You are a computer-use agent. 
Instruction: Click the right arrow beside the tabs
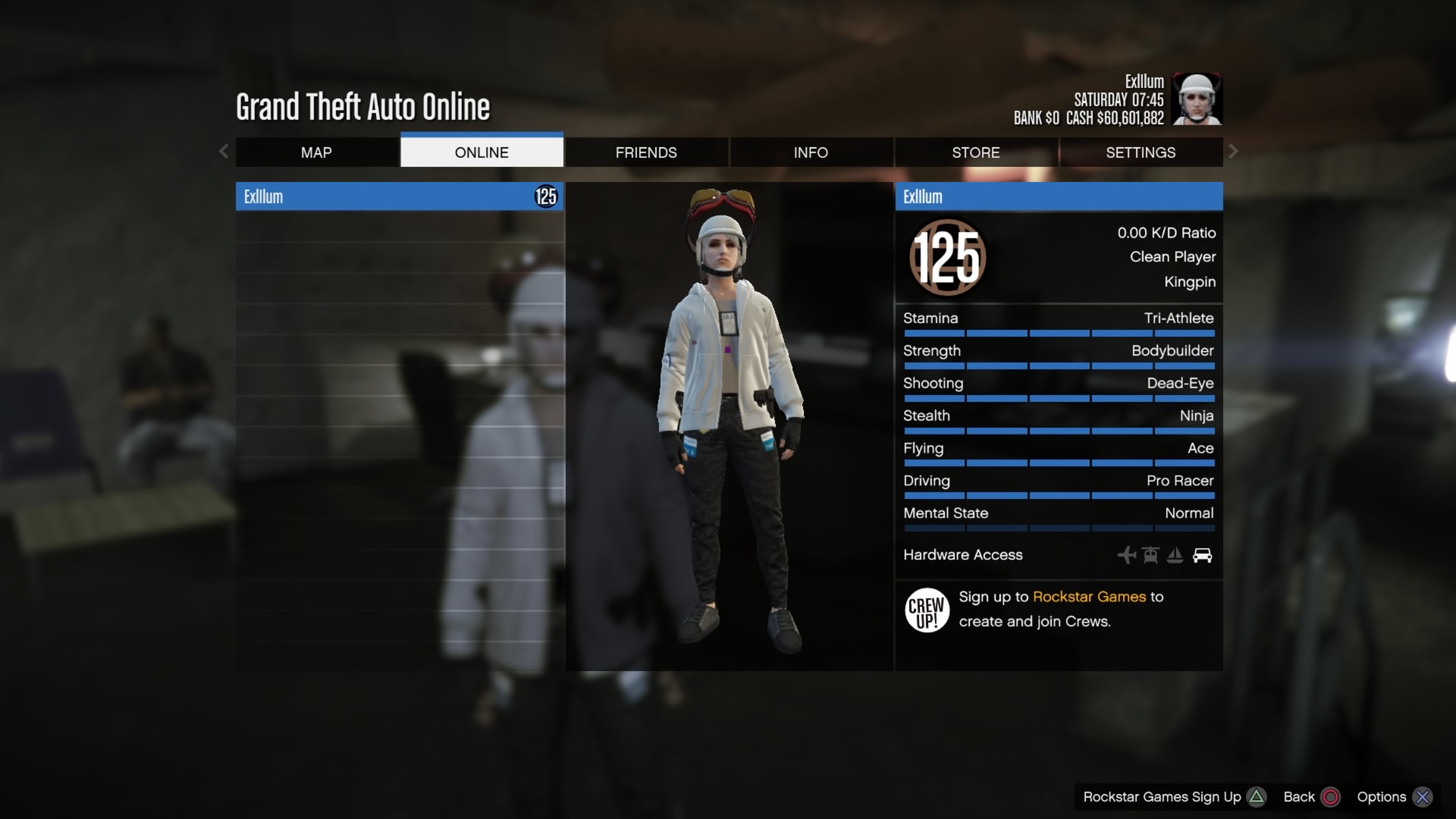pos(1233,152)
